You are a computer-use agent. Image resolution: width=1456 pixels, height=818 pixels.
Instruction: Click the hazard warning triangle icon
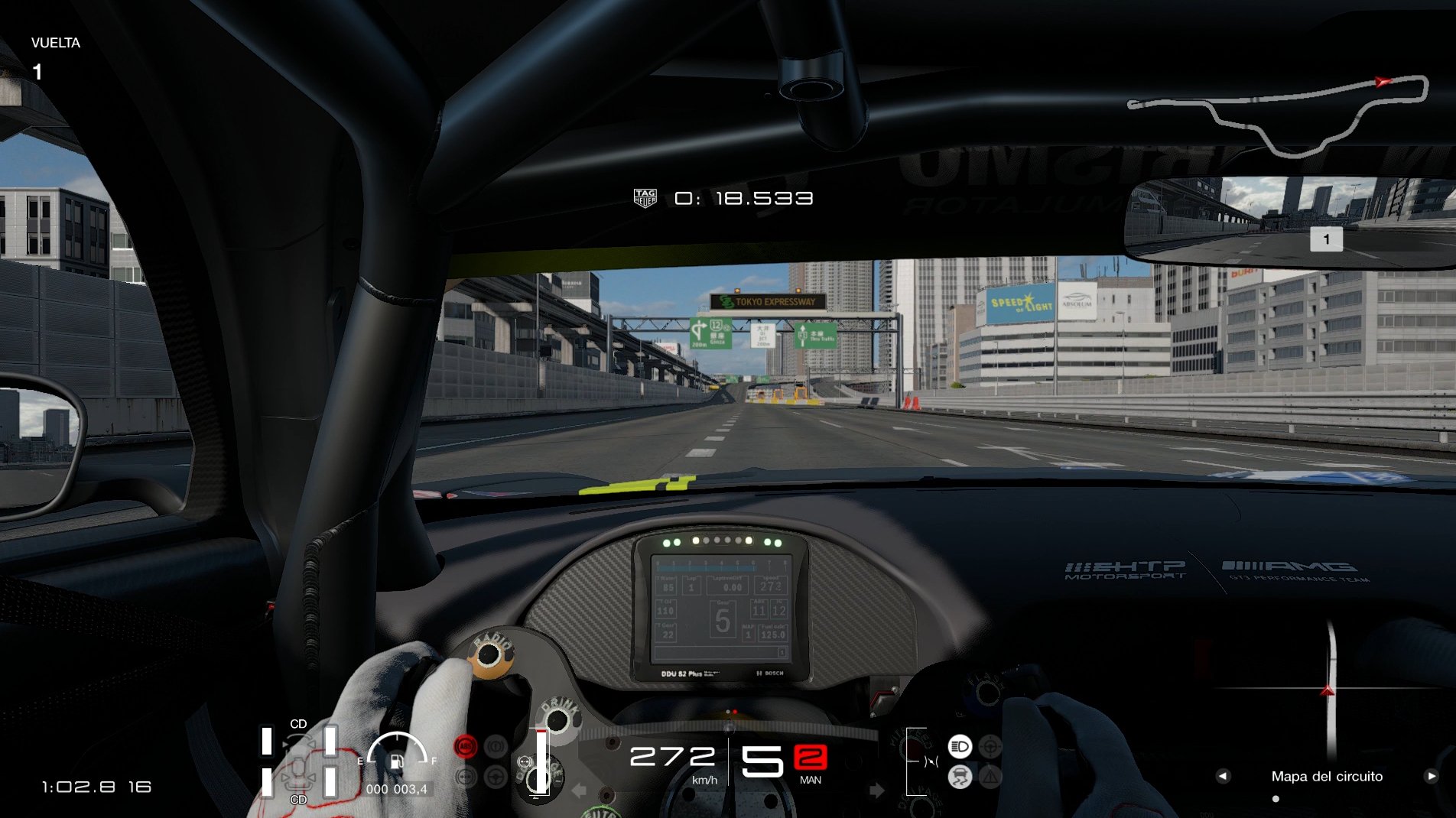click(x=990, y=775)
